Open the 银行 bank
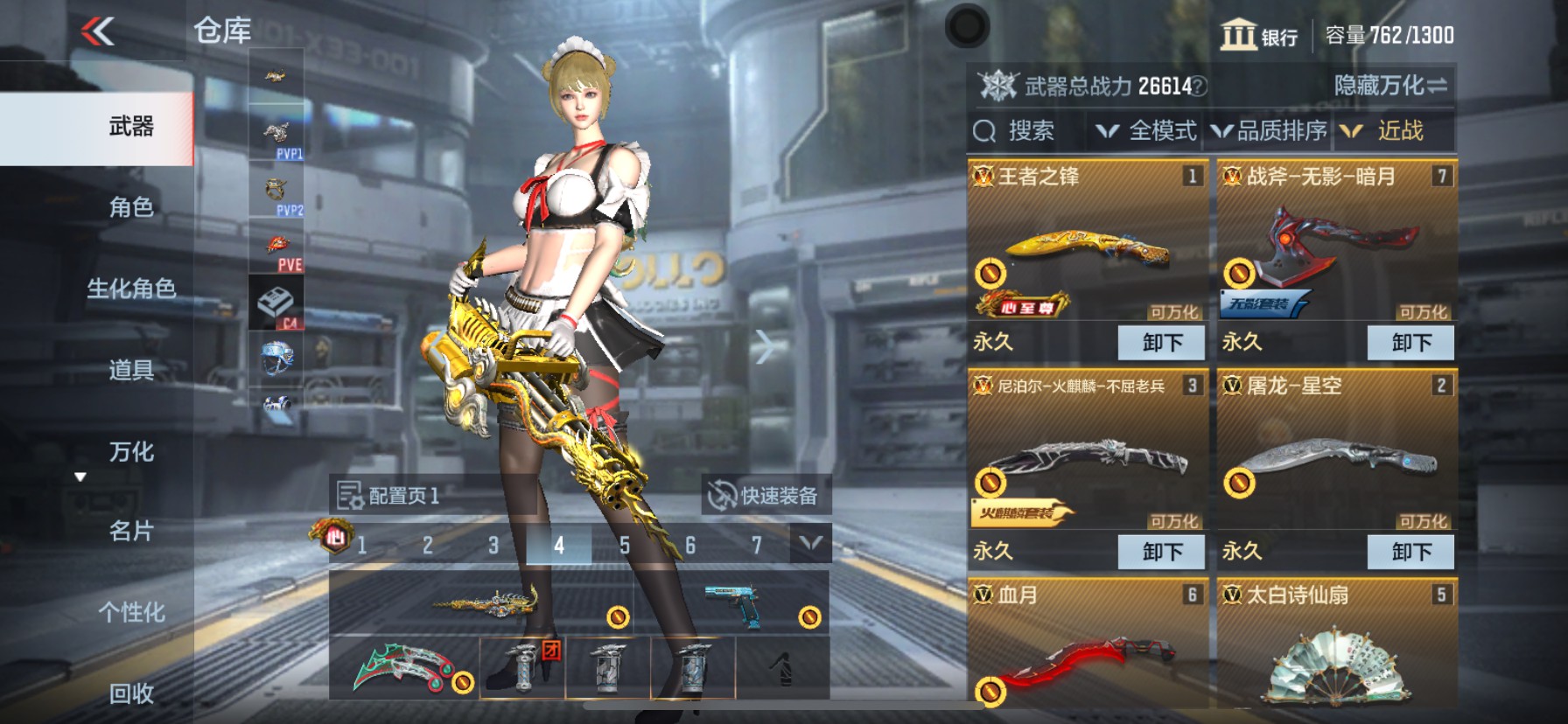The width and height of the screenshot is (1568, 724). pyautogui.click(x=1260, y=36)
